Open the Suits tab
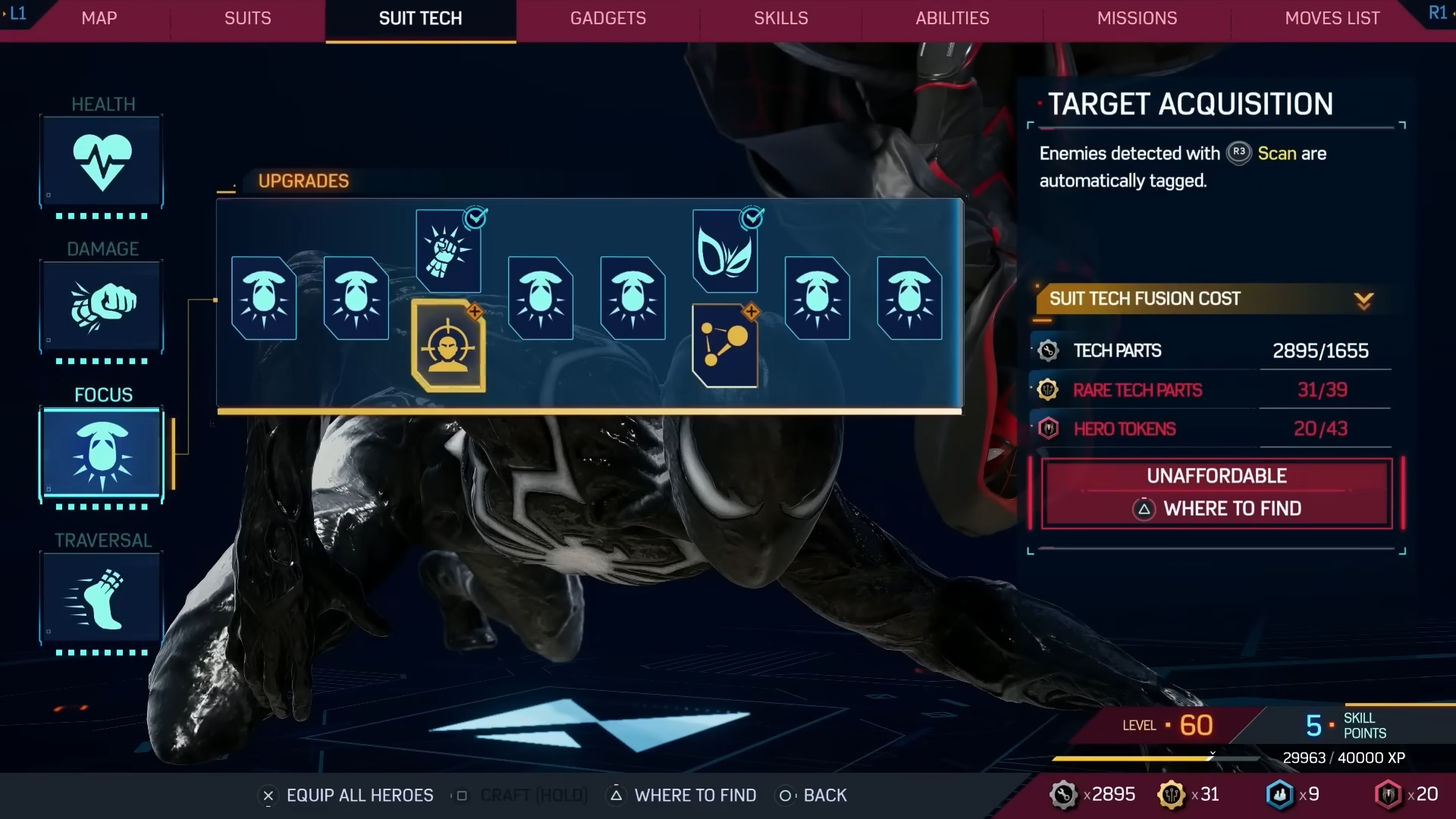This screenshot has width=1456, height=819. pyautogui.click(x=247, y=18)
